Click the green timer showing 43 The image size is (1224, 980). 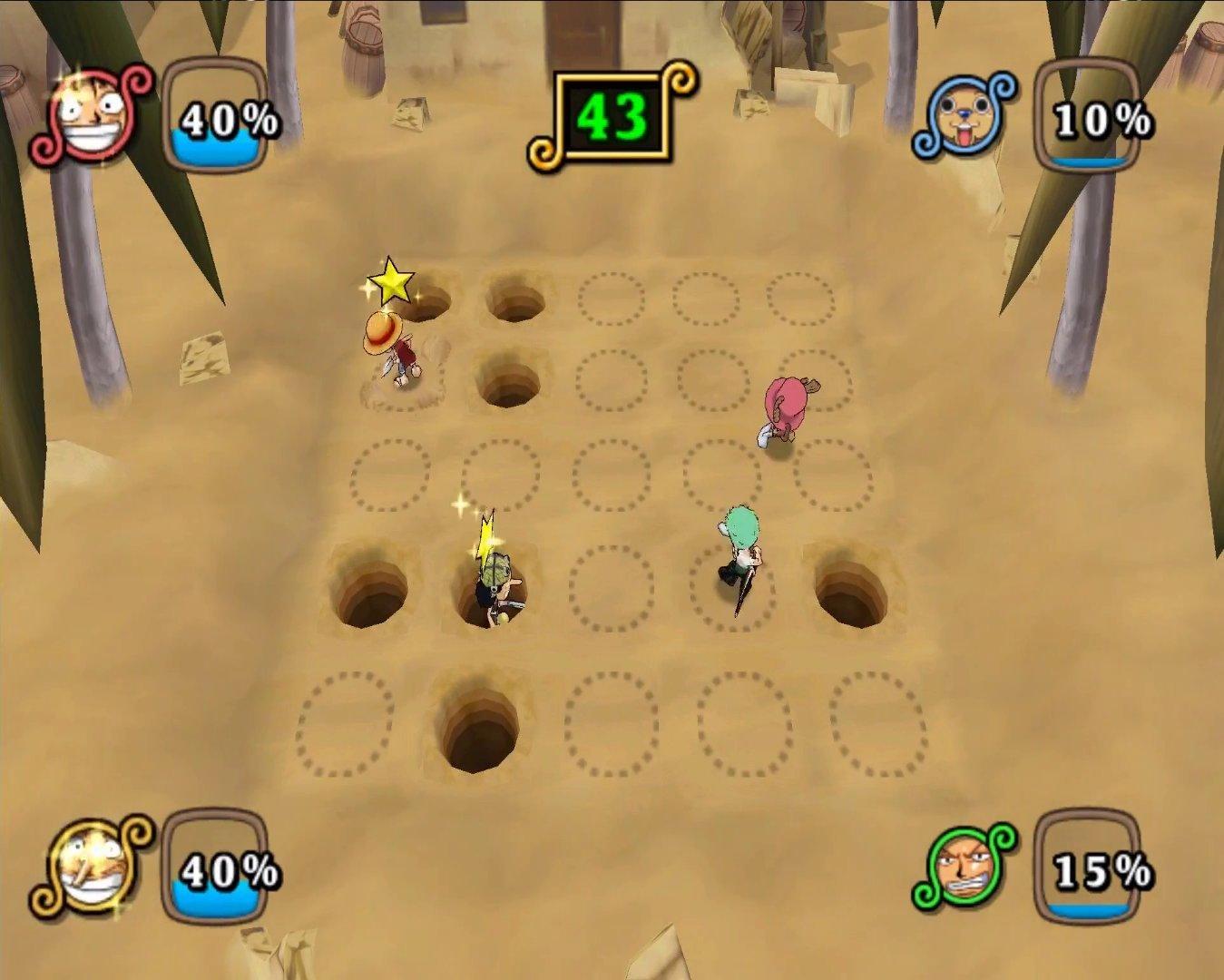613,115
